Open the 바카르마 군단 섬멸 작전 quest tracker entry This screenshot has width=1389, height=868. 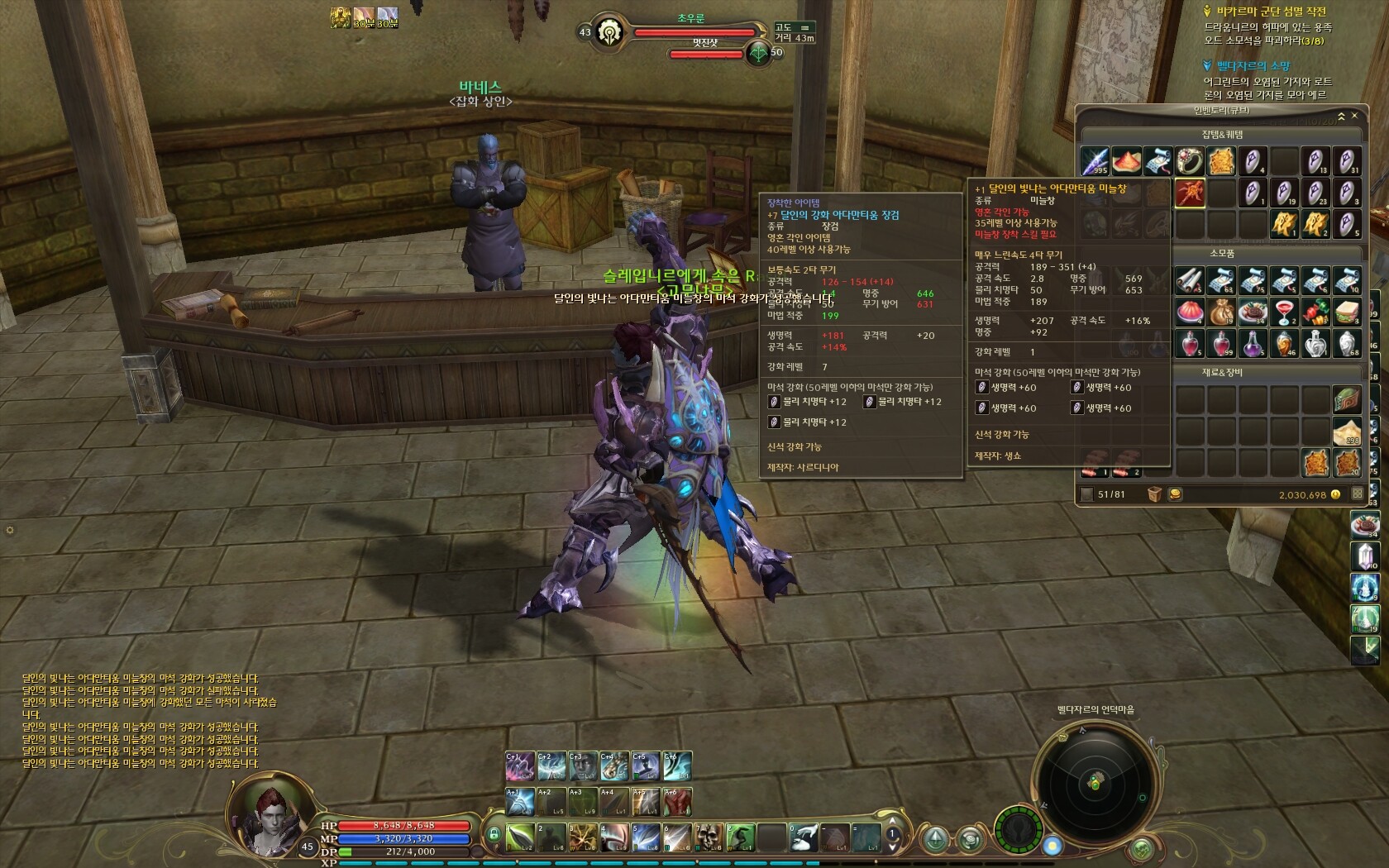(x=1271, y=12)
